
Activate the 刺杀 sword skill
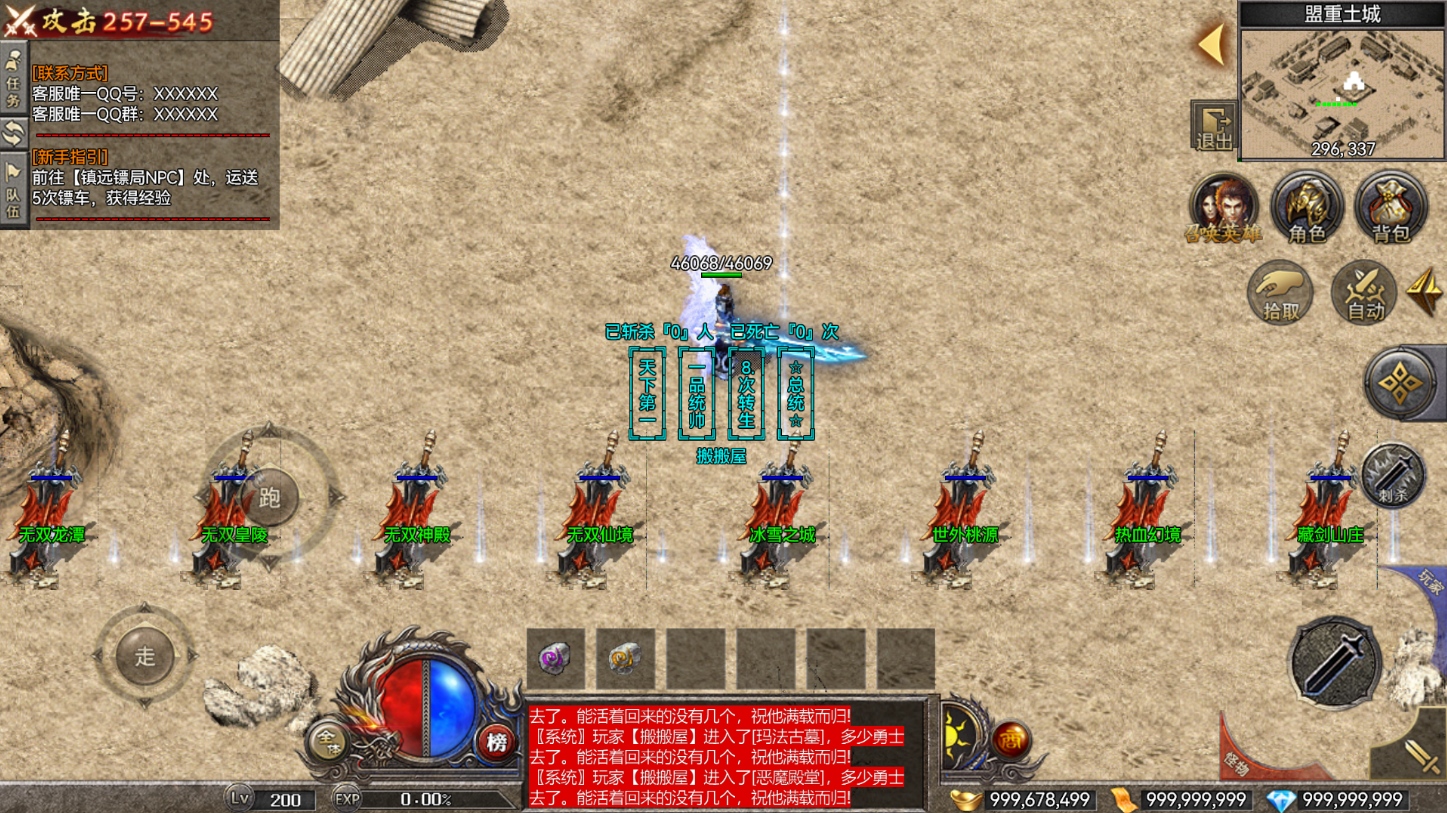point(1392,476)
